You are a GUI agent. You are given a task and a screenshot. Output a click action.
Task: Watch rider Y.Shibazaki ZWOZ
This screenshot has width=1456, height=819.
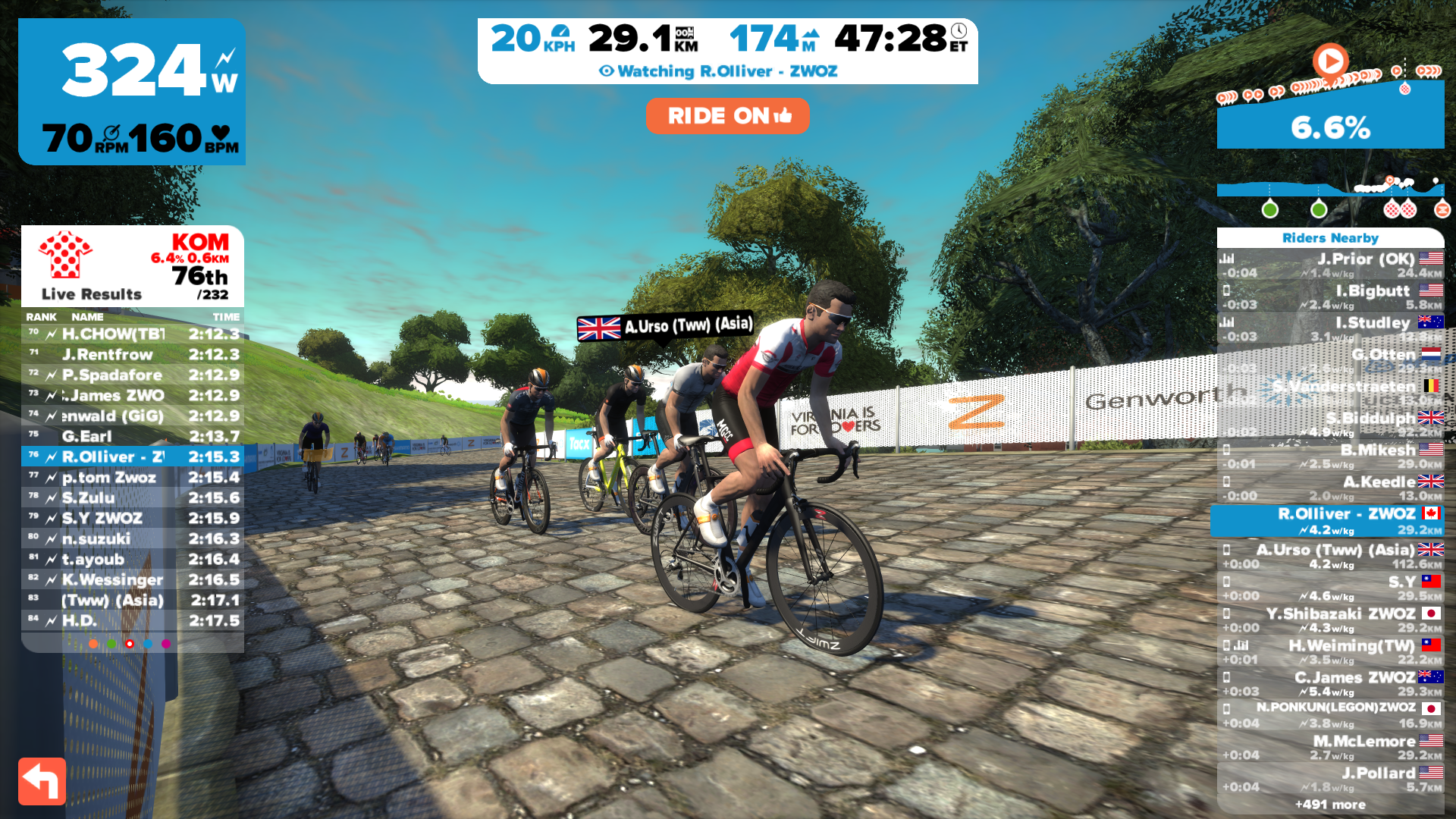[x=1330, y=620]
